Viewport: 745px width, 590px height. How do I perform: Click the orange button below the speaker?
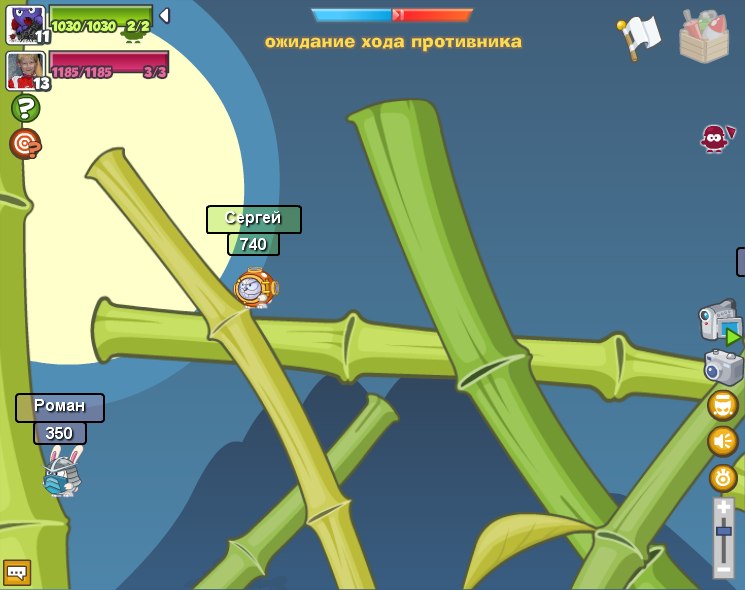click(723, 477)
